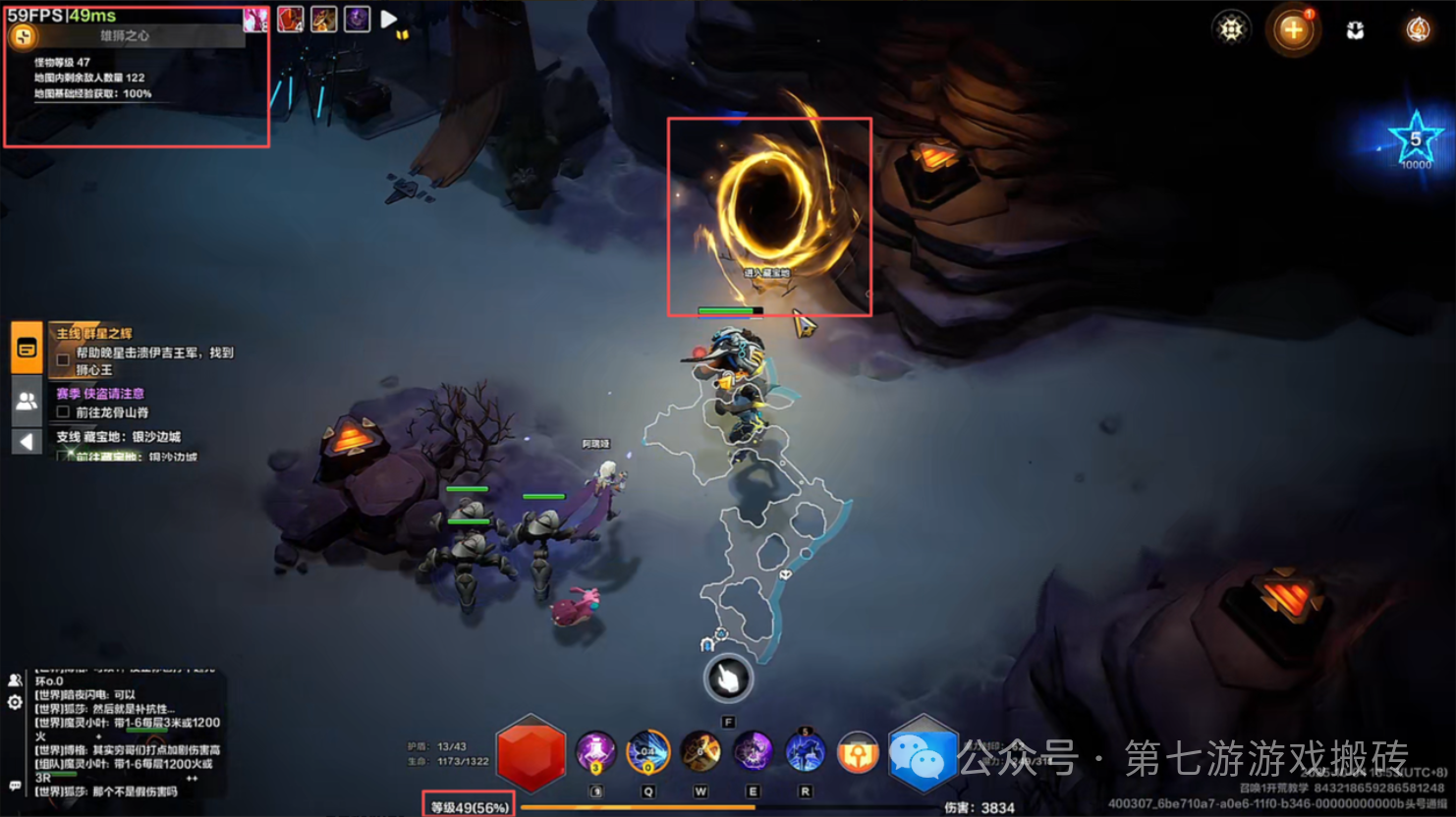
Task: Activate the E purple lightning ability
Action: point(753,753)
